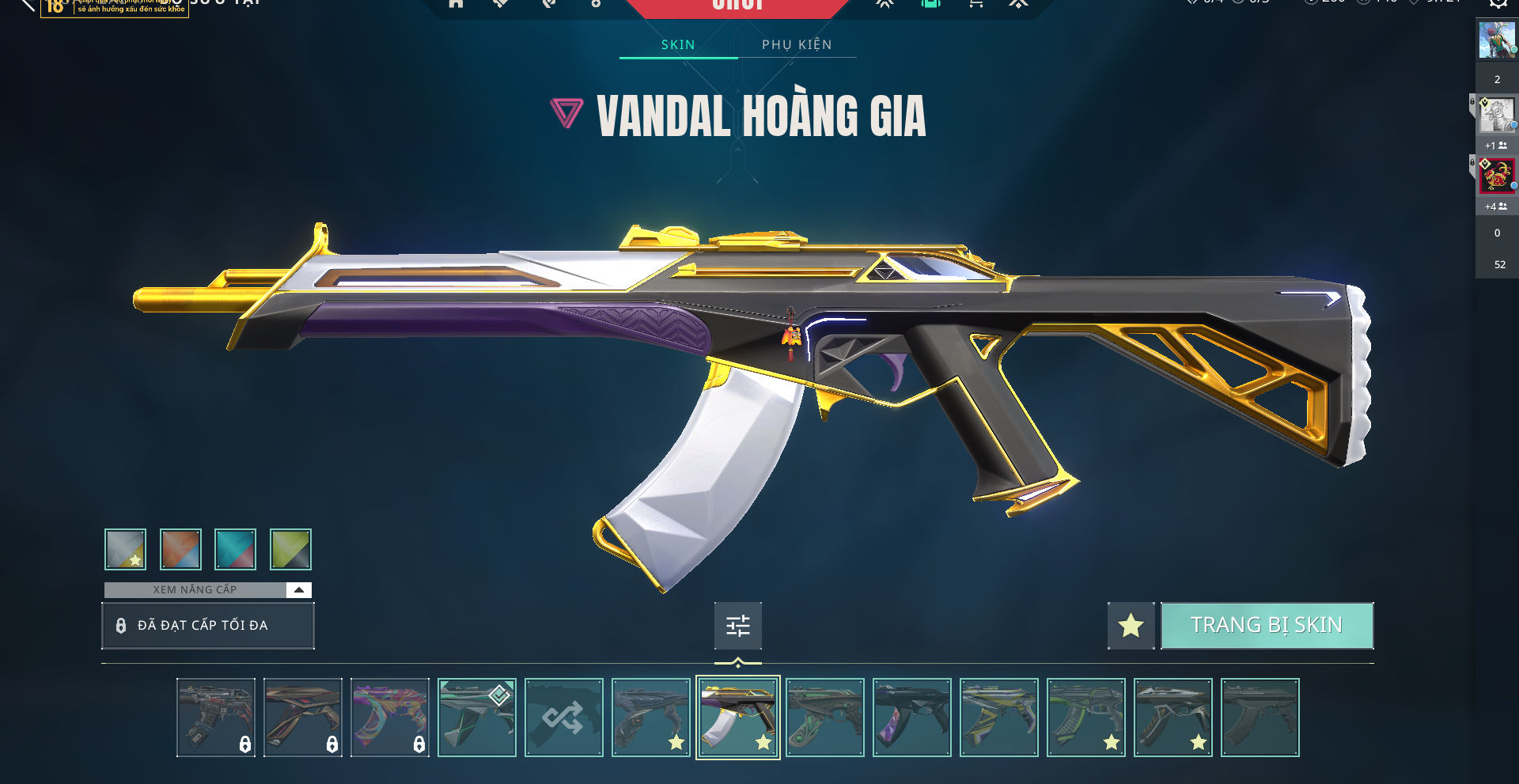
Task: Toggle the favorite star beside the equip button
Action: [x=1131, y=626]
